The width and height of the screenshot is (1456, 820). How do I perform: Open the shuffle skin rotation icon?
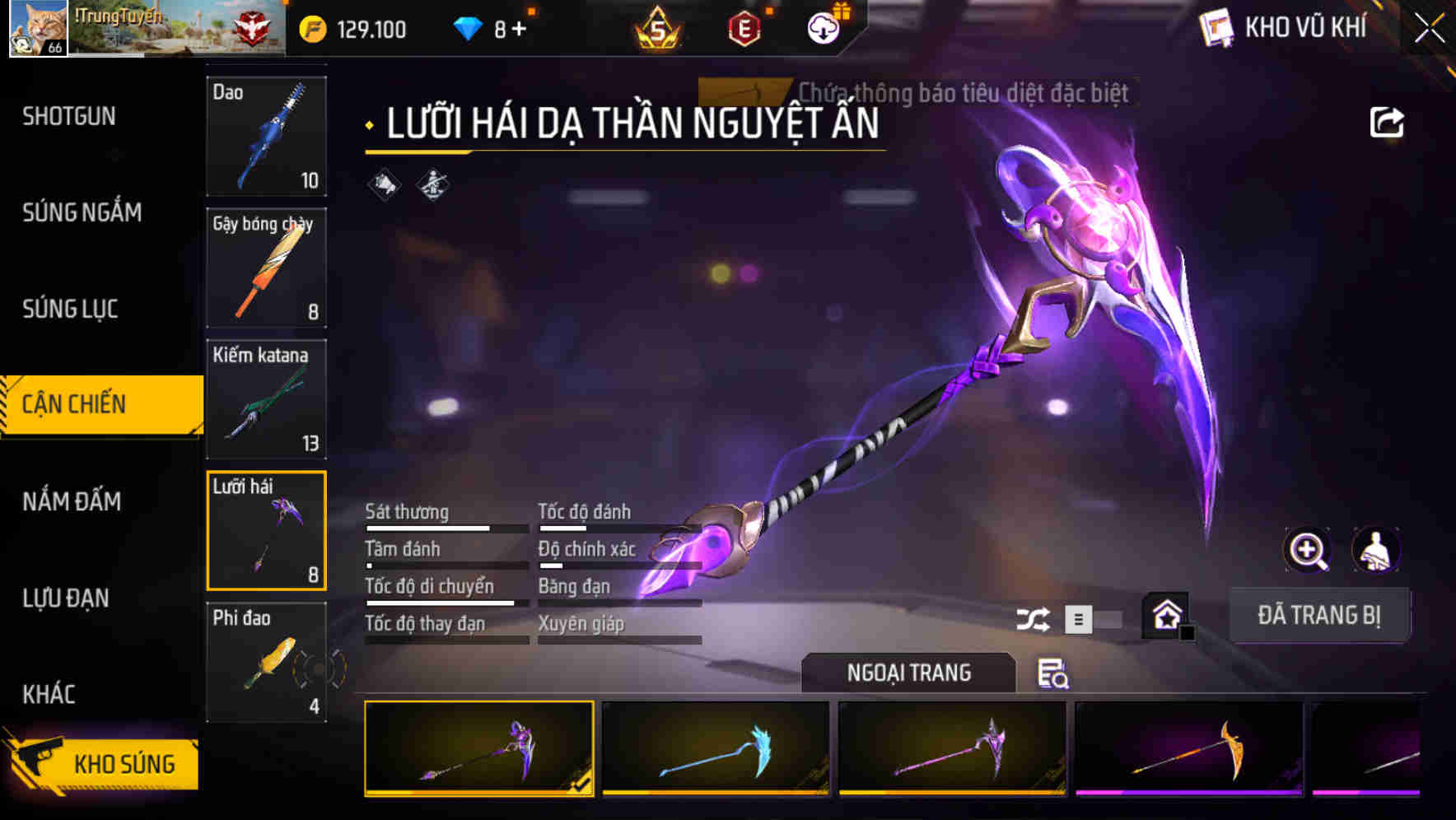(1034, 617)
